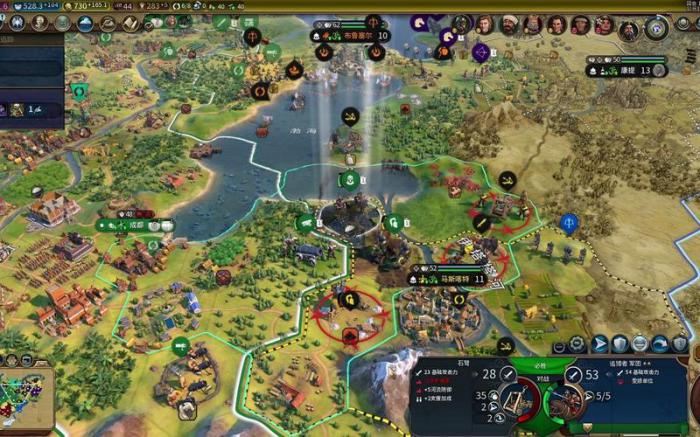Select the purple crosshair unit marker
The height and width of the screenshot is (437, 700).
tap(481, 51)
